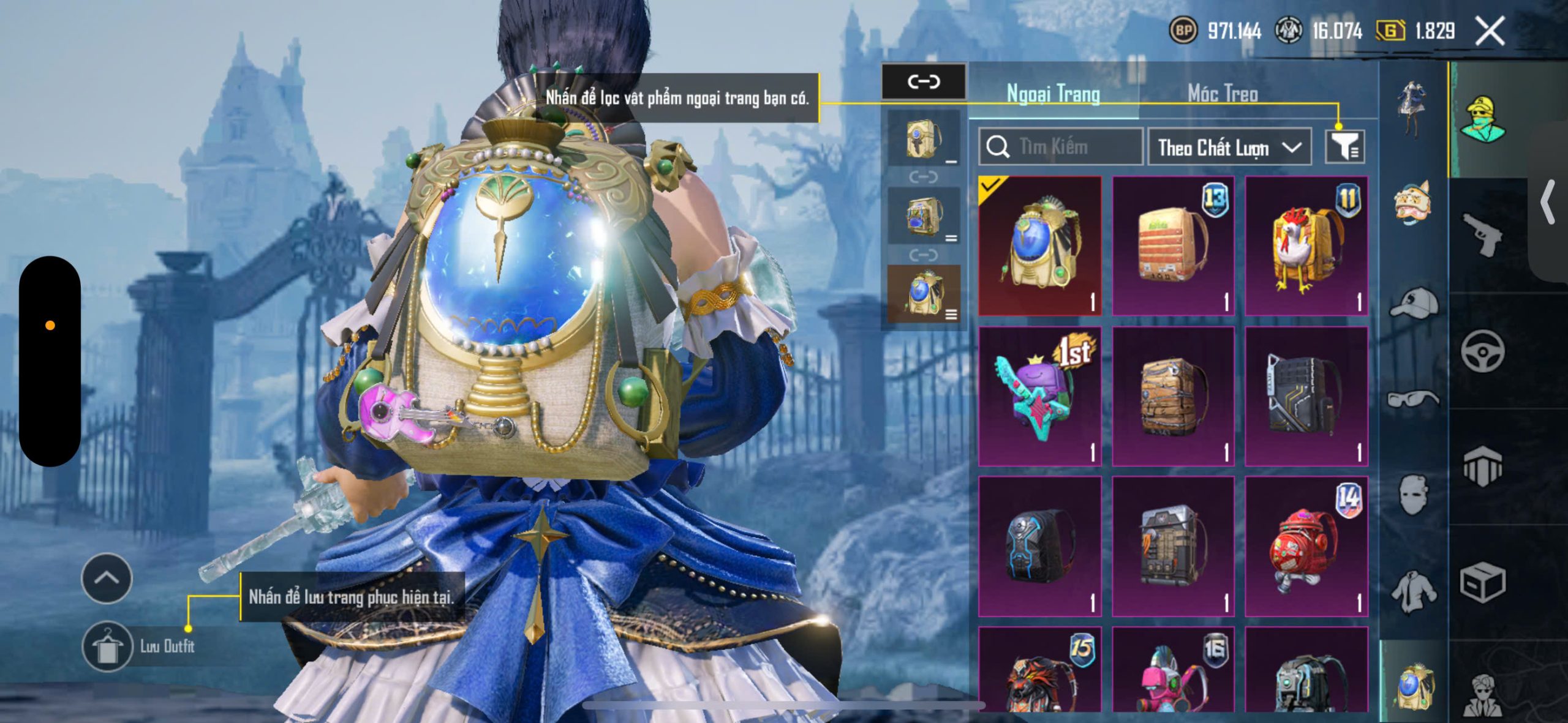Toggle the owned-items filter funnel icon
This screenshot has height=723, width=1568.
pos(1344,147)
